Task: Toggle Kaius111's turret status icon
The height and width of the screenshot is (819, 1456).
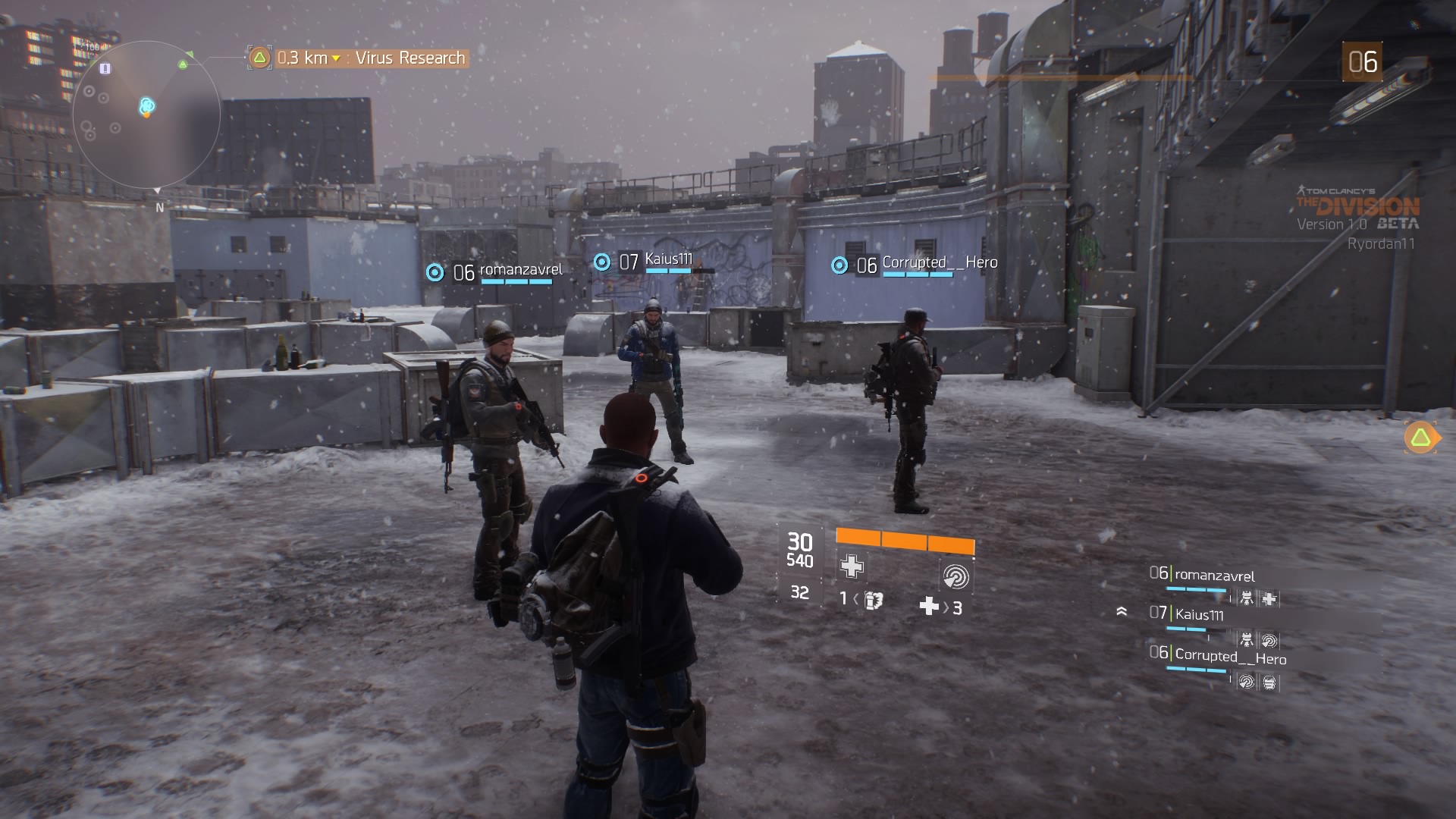Action: [x=1247, y=640]
